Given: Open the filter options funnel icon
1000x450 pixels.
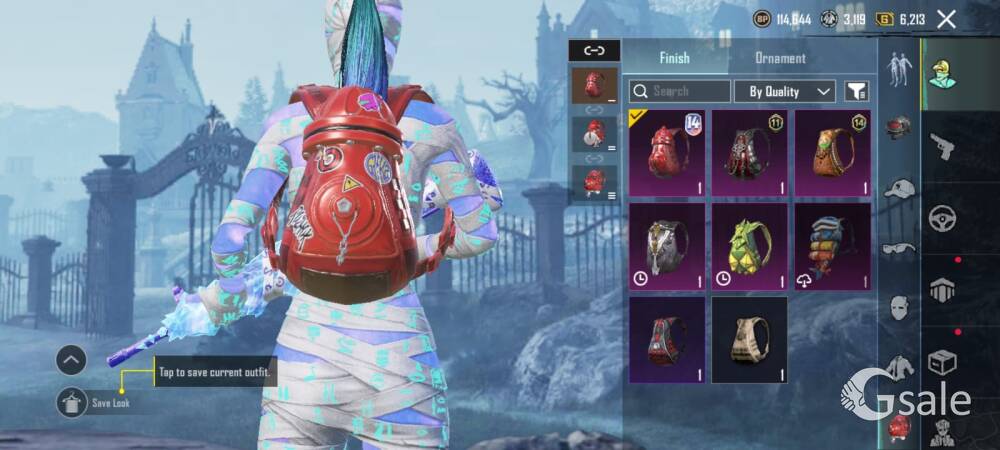Looking at the screenshot, I should (x=856, y=91).
